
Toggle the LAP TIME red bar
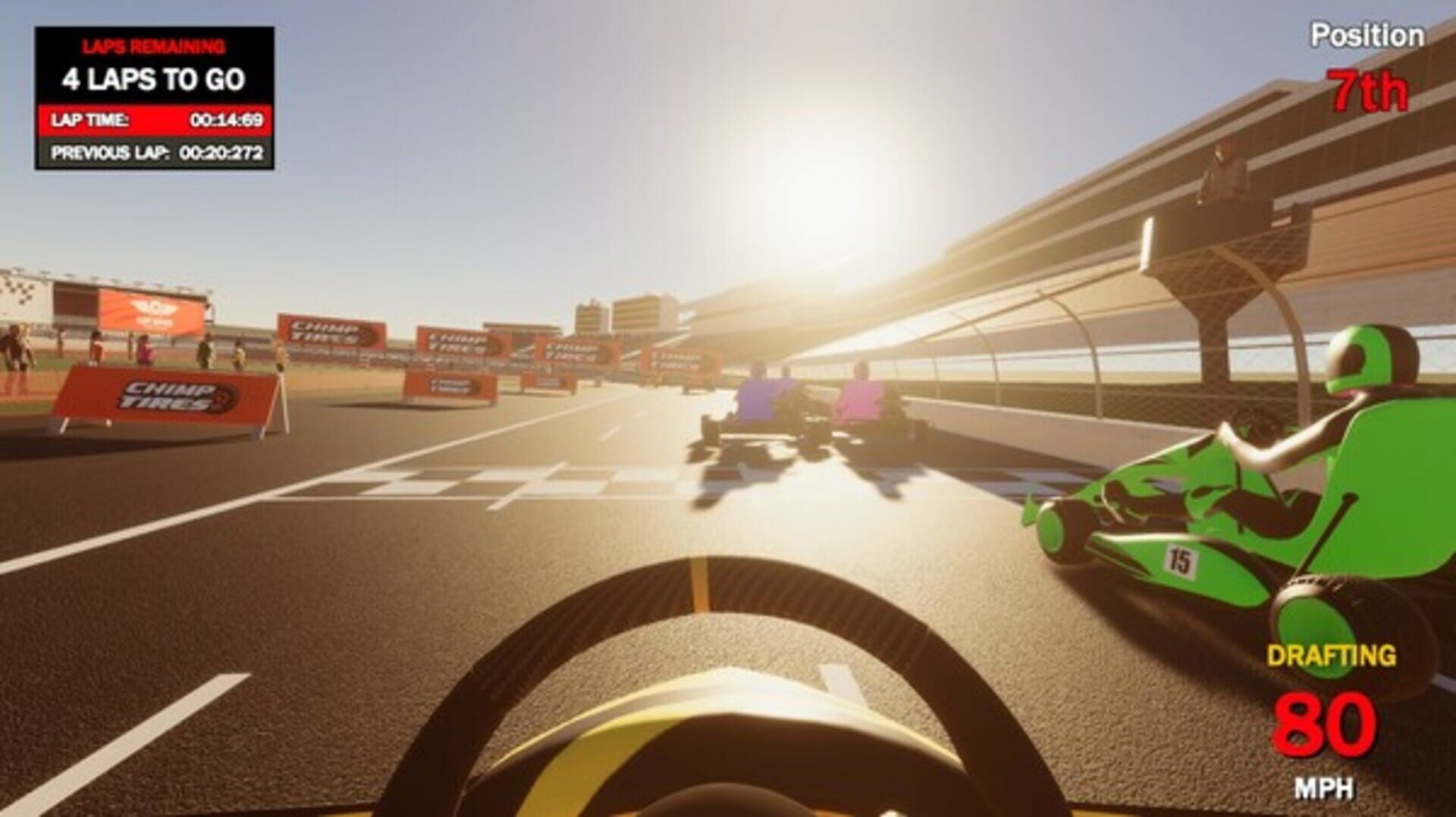pyautogui.click(x=152, y=118)
